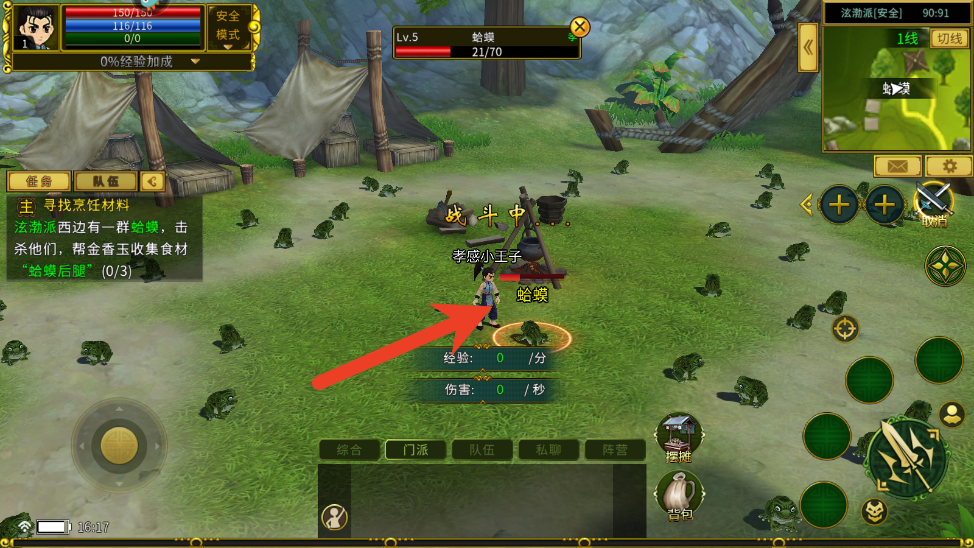Cancel auto-combat with the crossed swords icon
Screen dimensions: 974x548
click(934, 203)
